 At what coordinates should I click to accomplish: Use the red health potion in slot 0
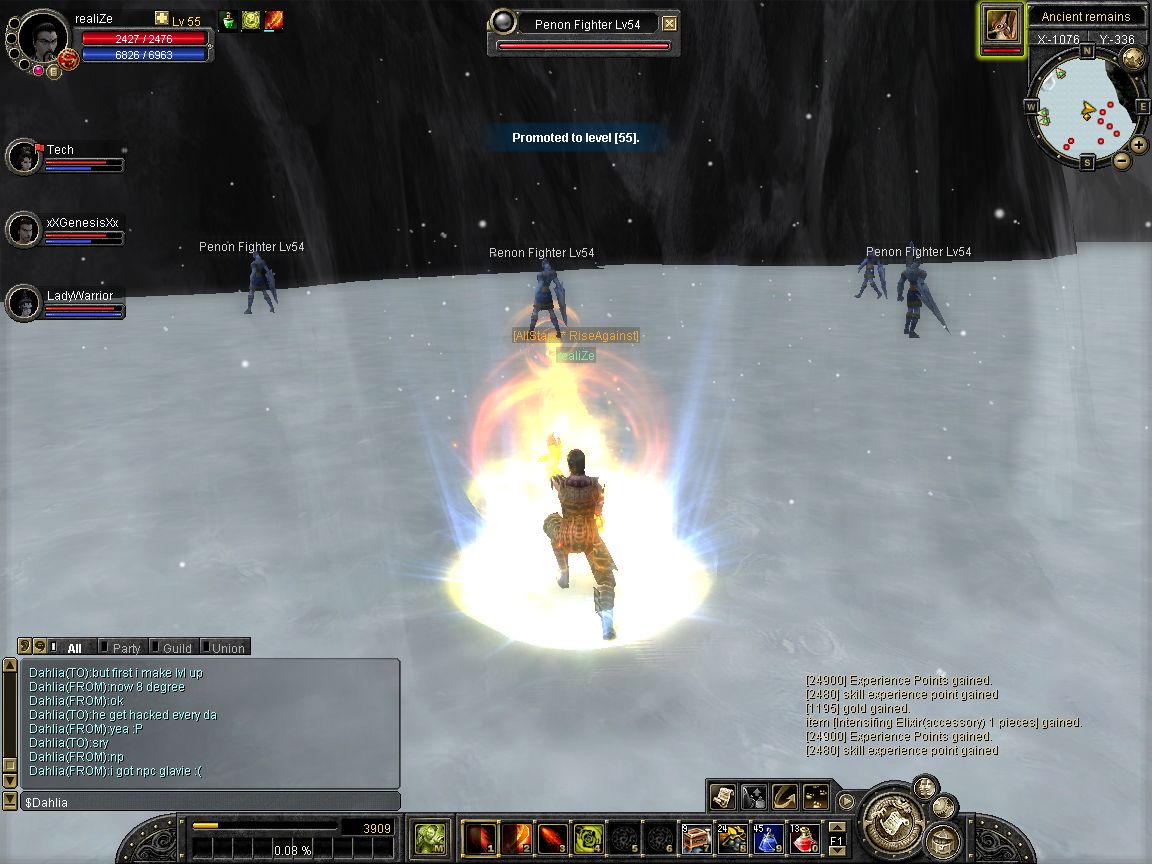tap(805, 838)
